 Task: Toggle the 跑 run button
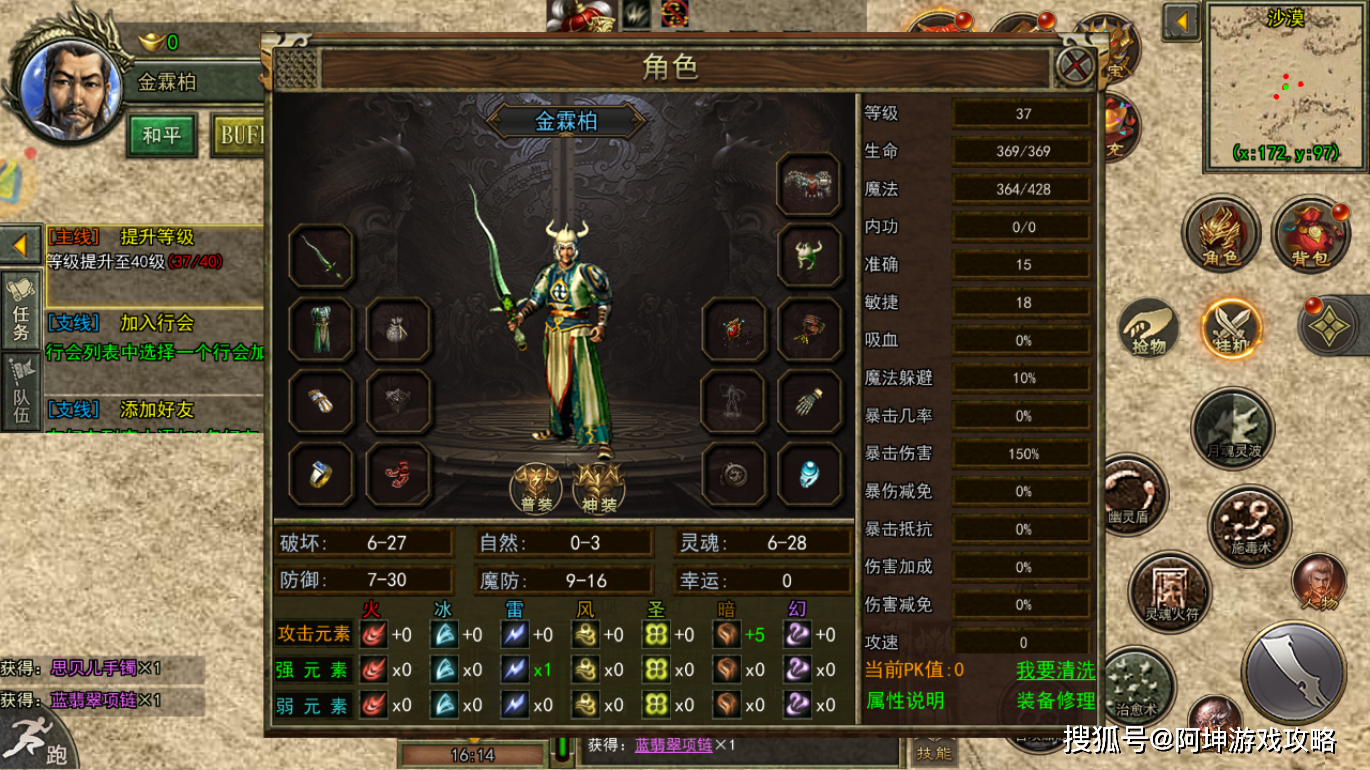40,740
